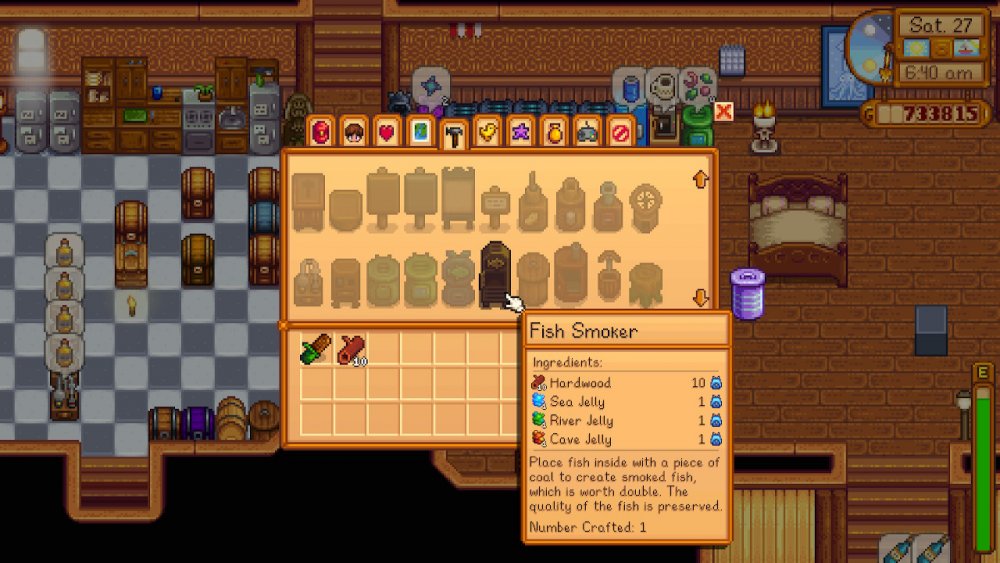Image resolution: width=1000 pixels, height=563 pixels.
Task: Click the faded sign post recipe
Action: click(495, 206)
